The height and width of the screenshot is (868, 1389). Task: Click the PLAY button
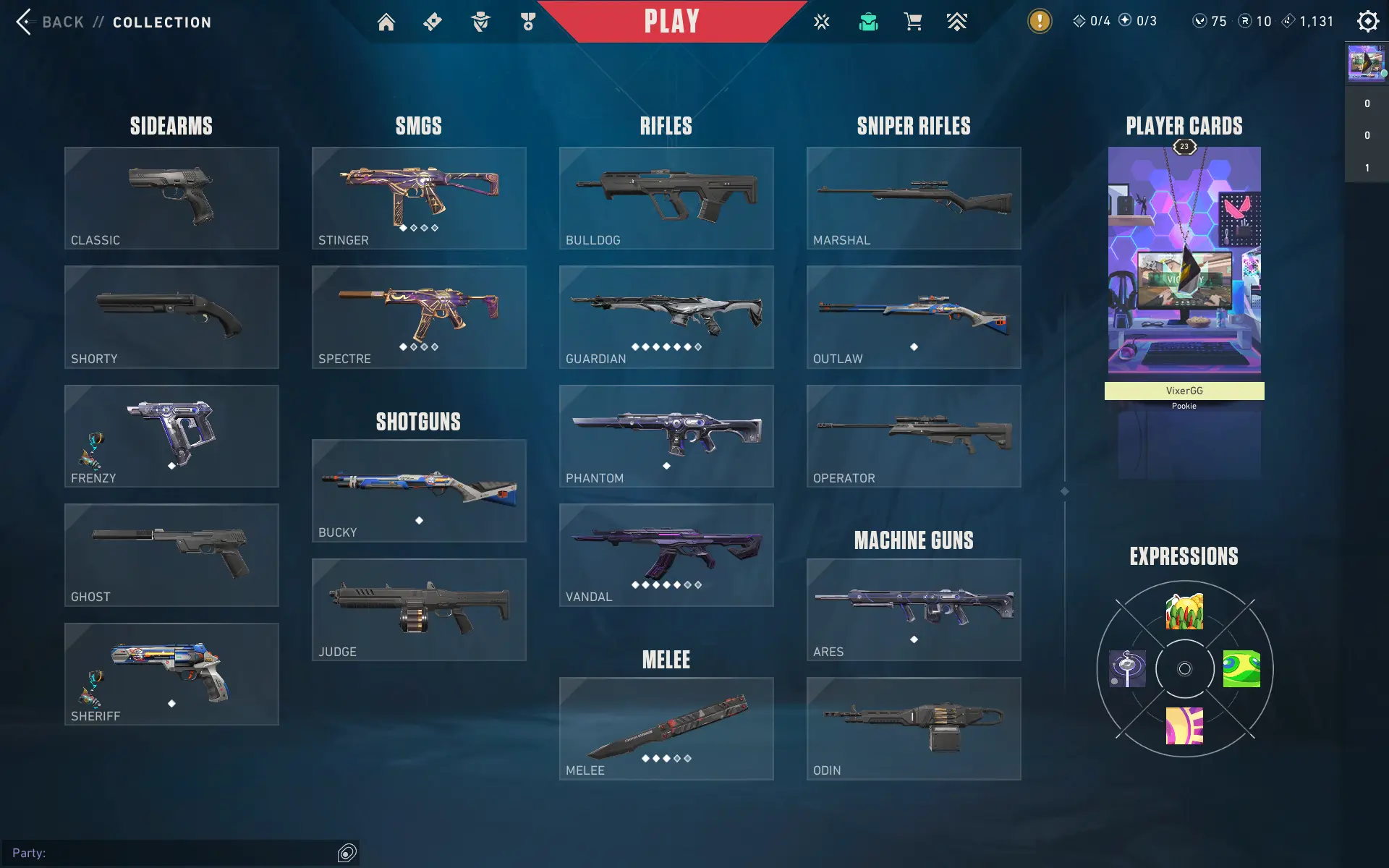(672, 21)
